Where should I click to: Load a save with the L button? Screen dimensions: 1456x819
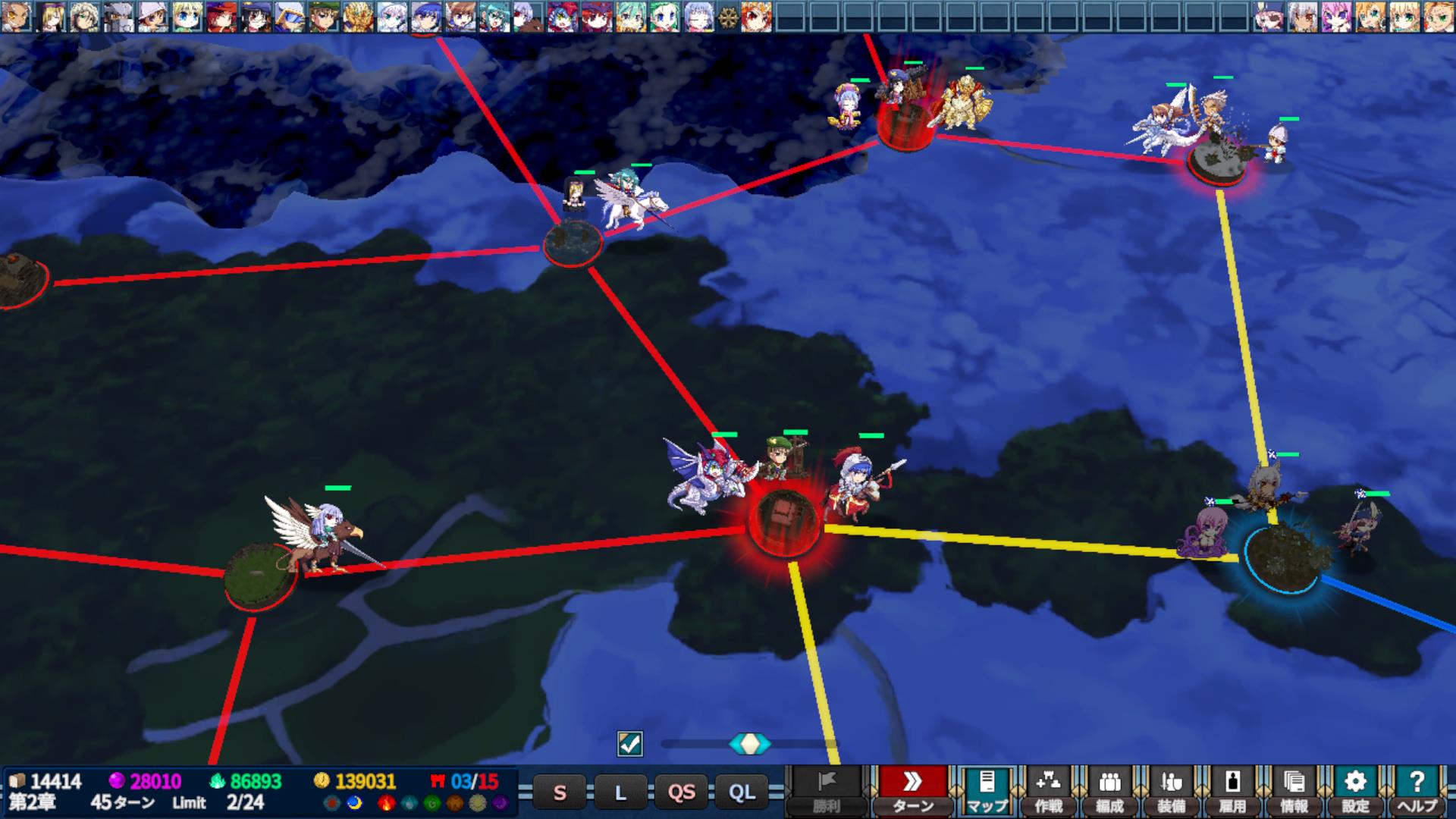click(x=620, y=792)
